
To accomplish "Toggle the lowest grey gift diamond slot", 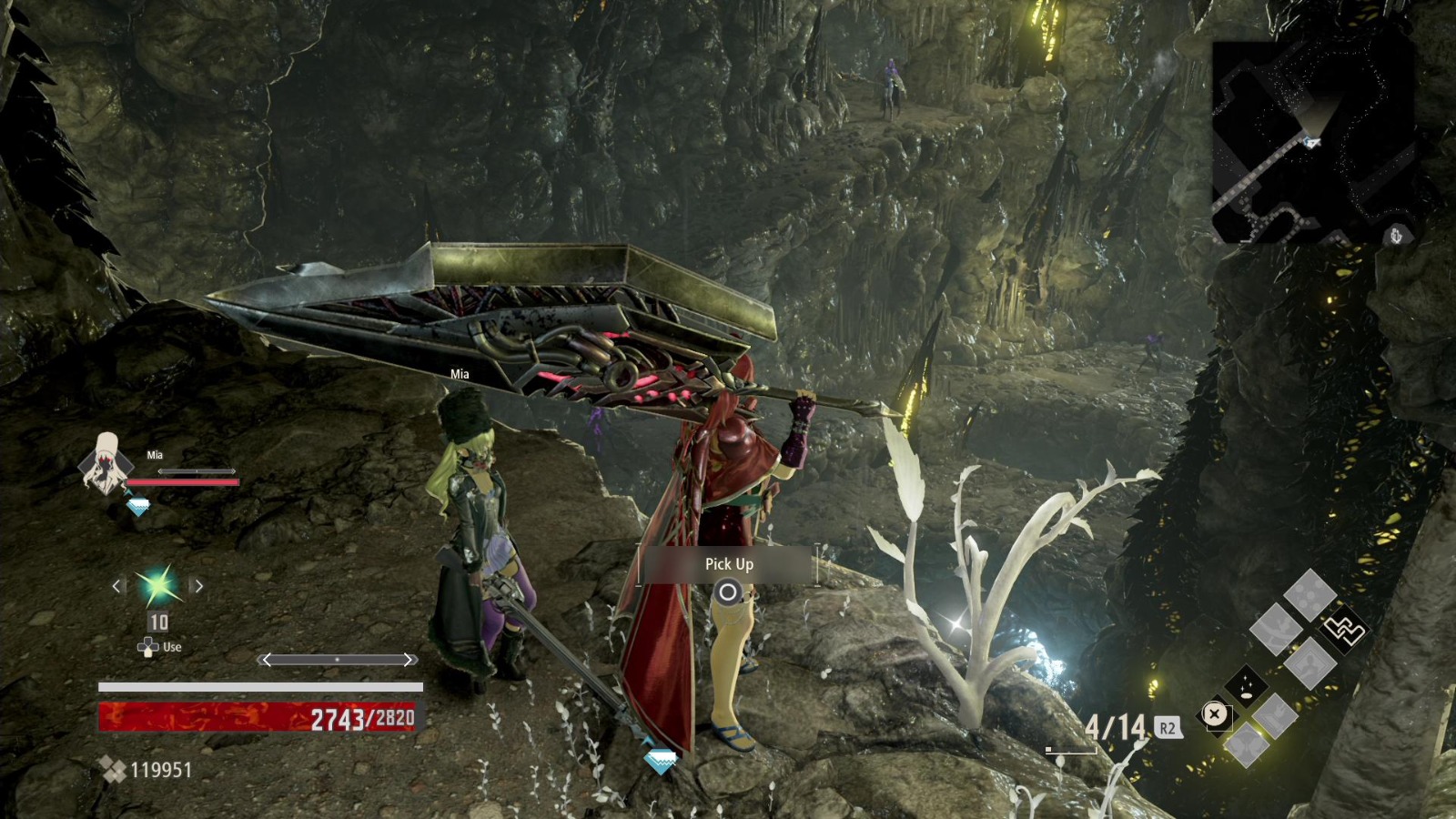I will (1248, 745).
